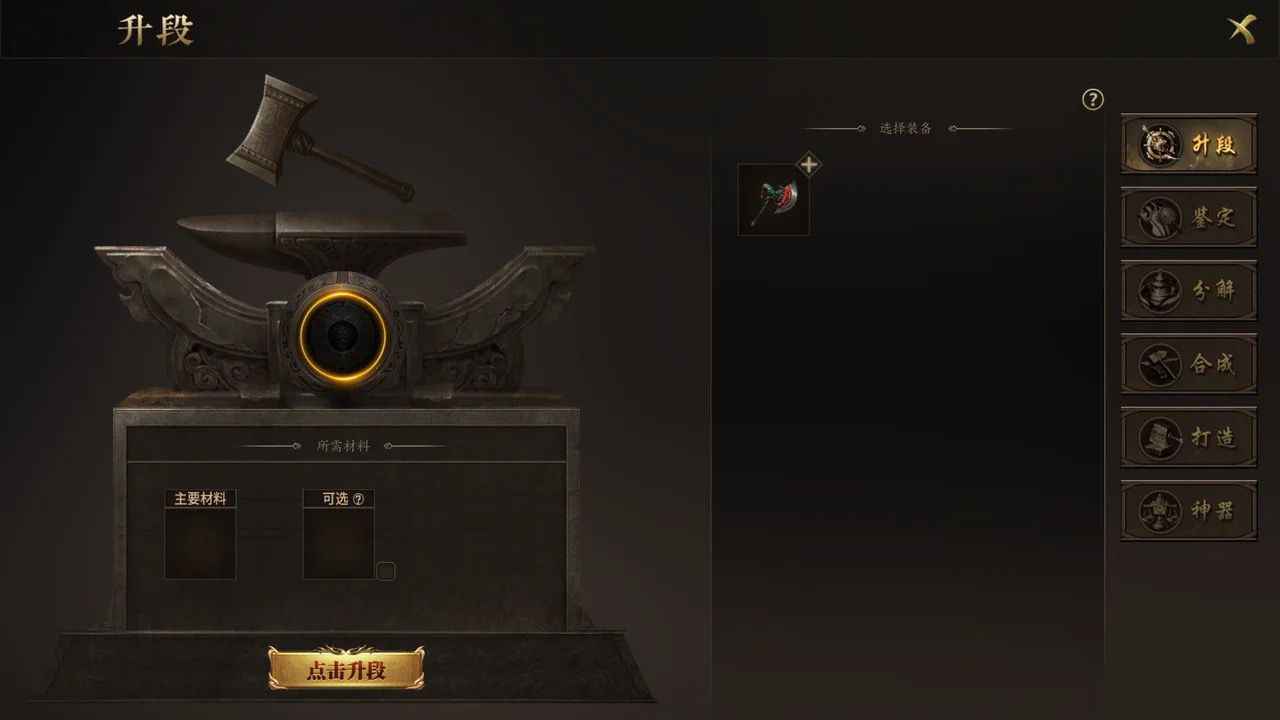The height and width of the screenshot is (720, 1280).
Task: Select the hand axe weapon thumbnail
Action: [773, 199]
